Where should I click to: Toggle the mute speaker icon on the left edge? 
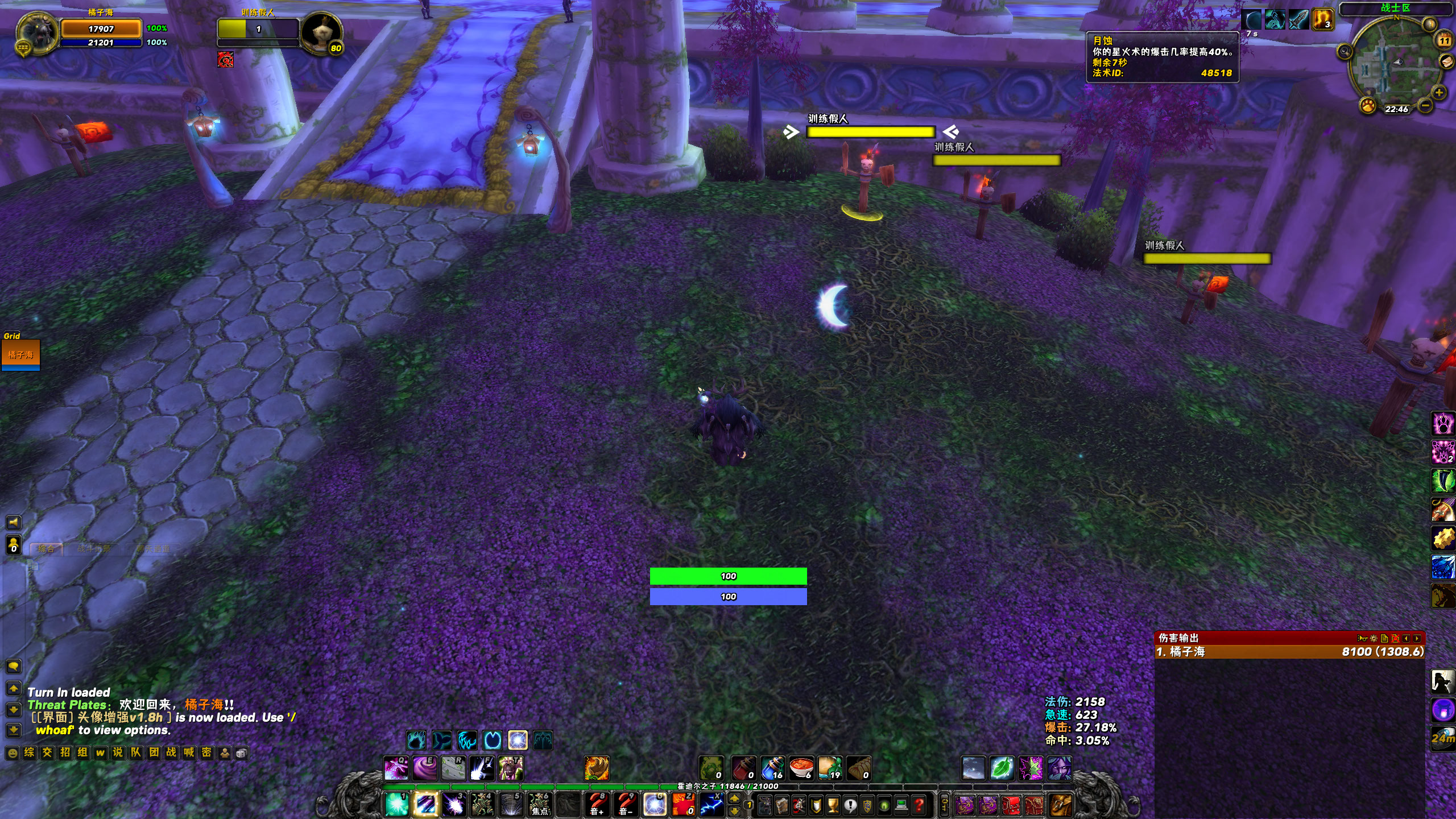pos(14,523)
